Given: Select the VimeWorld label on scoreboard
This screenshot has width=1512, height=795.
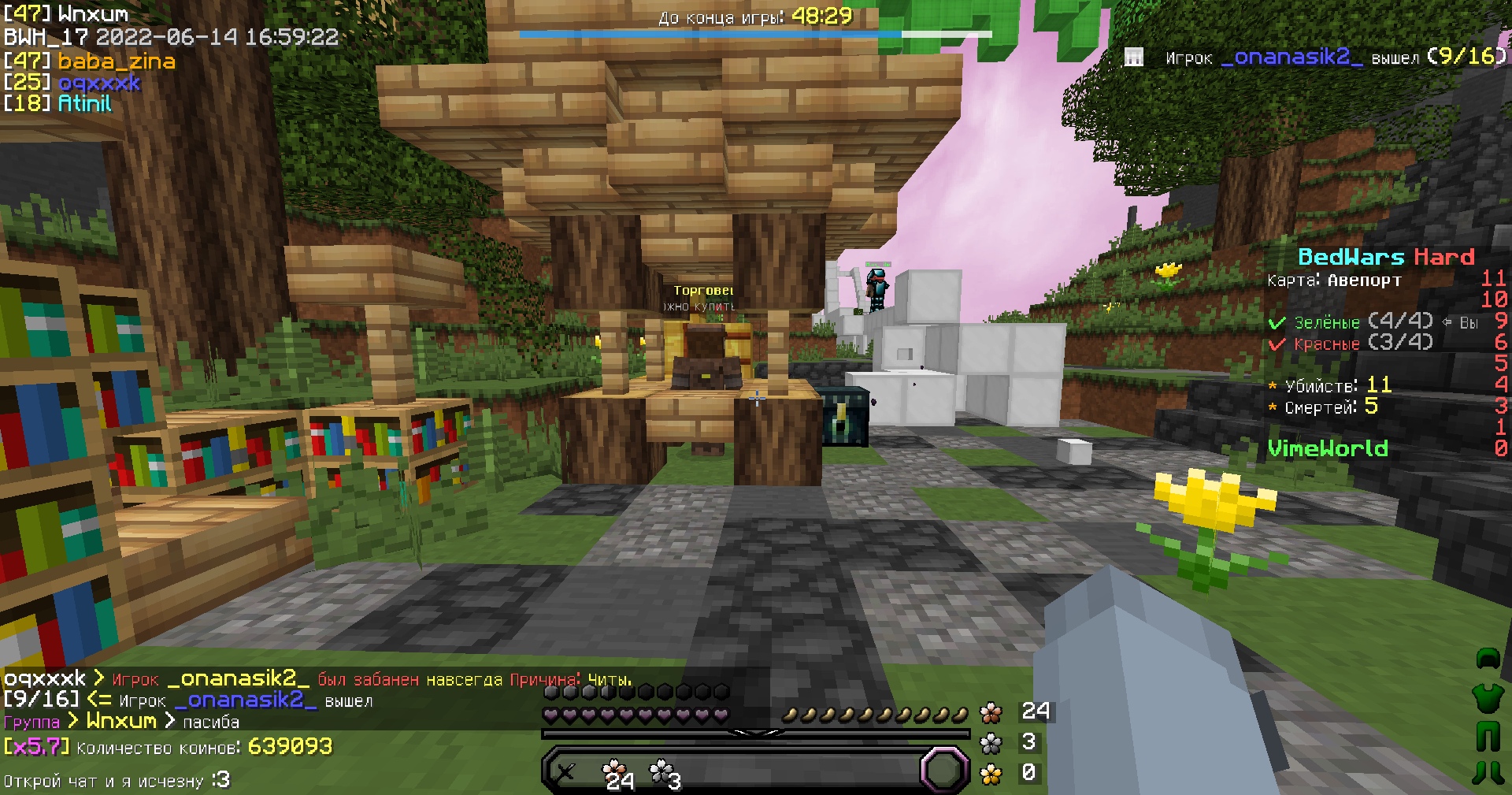Looking at the screenshot, I should tap(1329, 449).
